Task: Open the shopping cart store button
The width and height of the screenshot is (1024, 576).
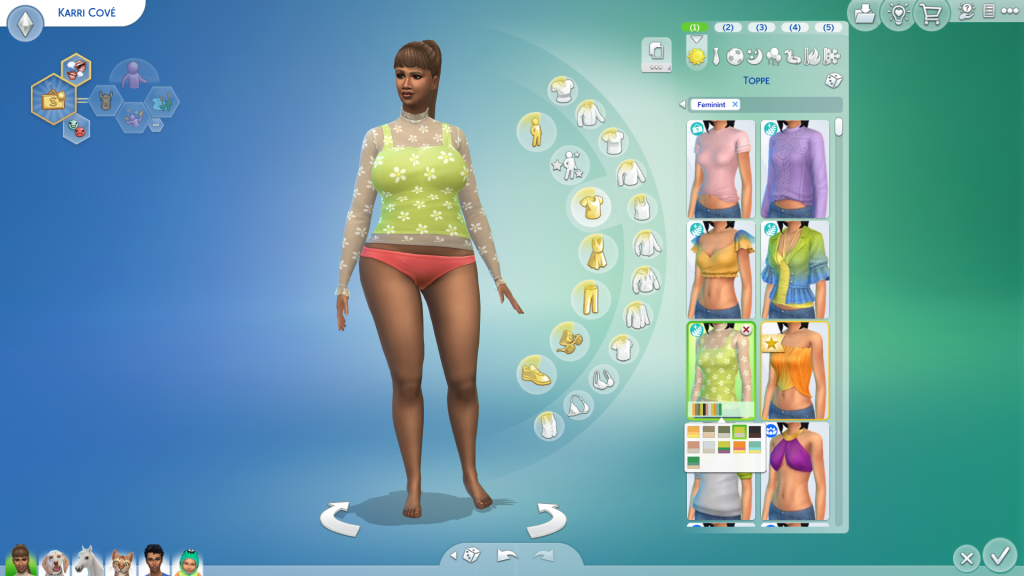Action: pos(931,14)
